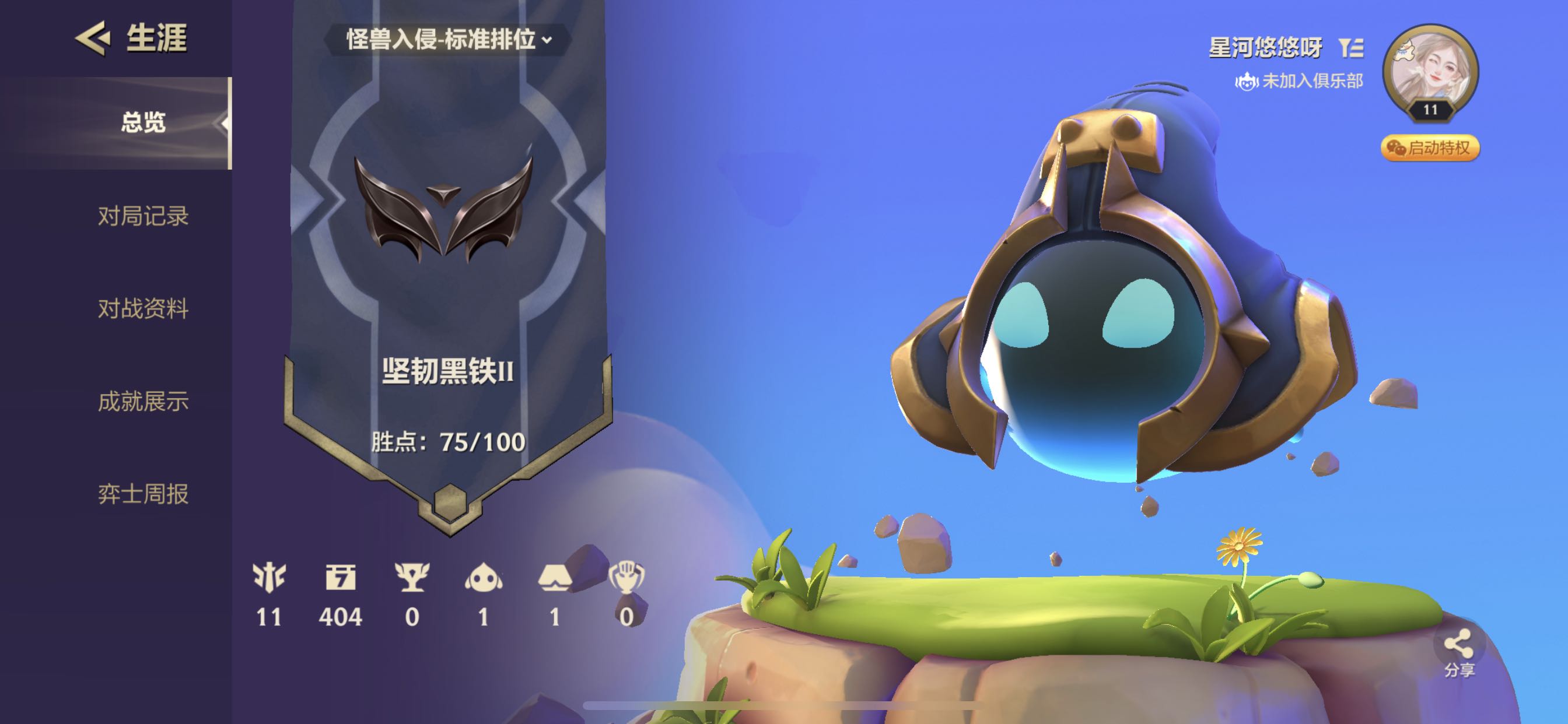Switch to the 对战资料 tab

point(143,308)
